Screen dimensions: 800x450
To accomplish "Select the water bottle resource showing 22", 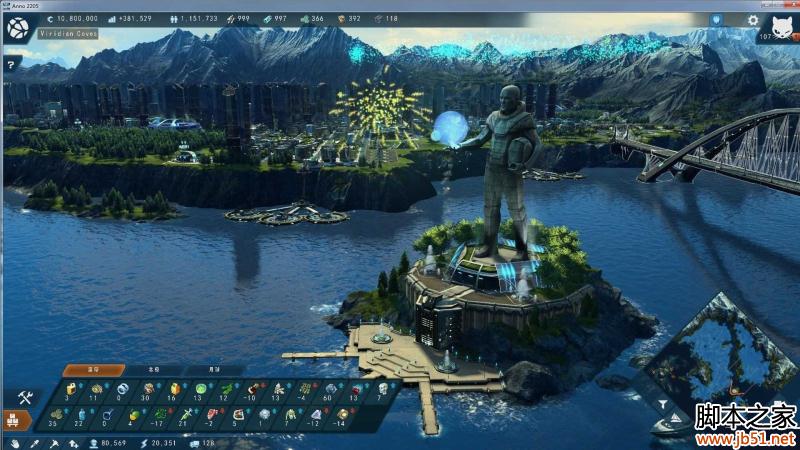I will click(79, 413).
